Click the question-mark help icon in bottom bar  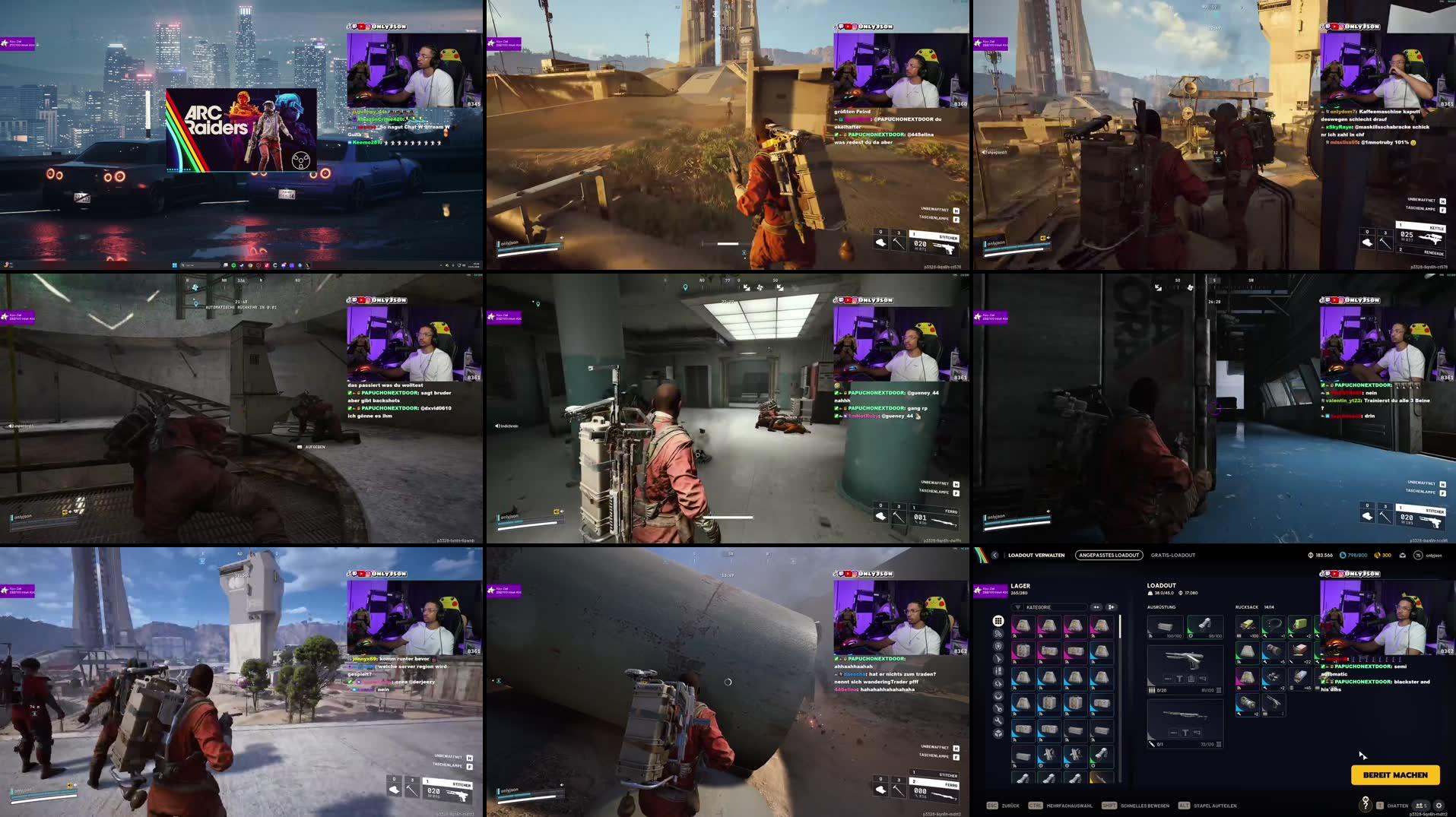point(1366,806)
